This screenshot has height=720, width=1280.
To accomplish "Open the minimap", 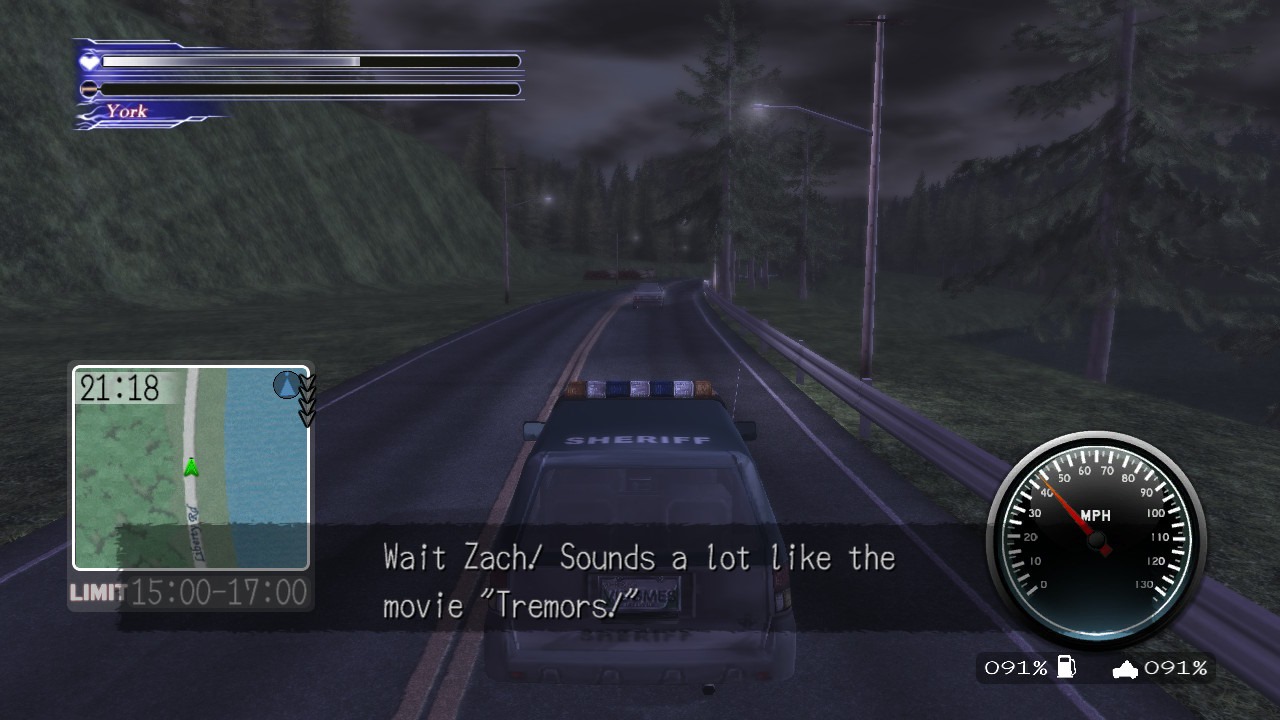I will pyautogui.click(x=190, y=467).
